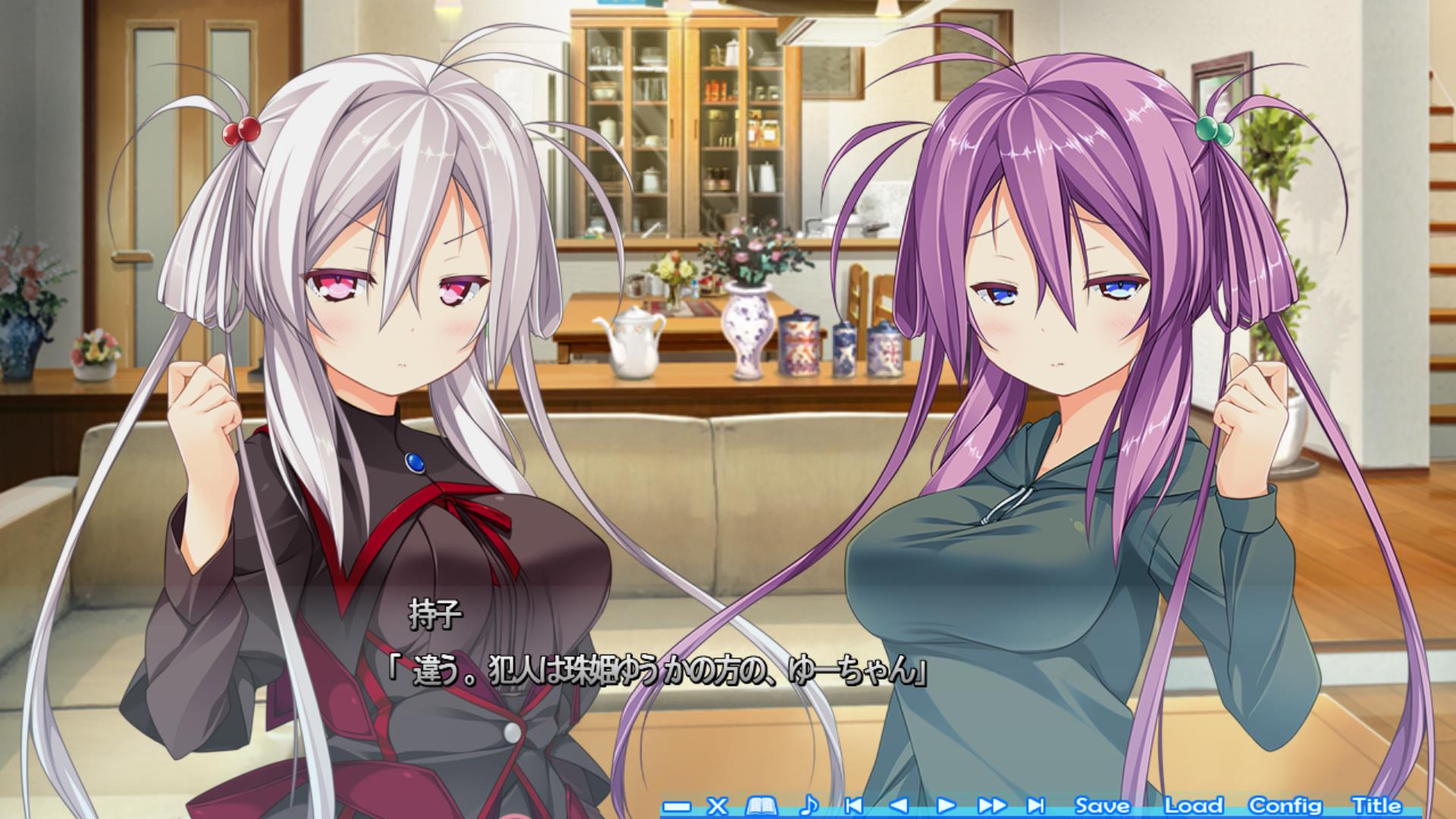
Task: Jump back with the skip-to-previous icon
Action: click(854, 805)
